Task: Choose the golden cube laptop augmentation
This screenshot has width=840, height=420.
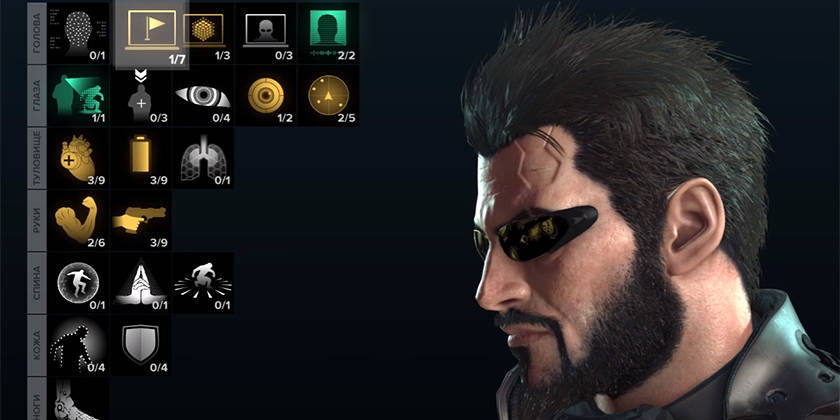Action: point(205,30)
